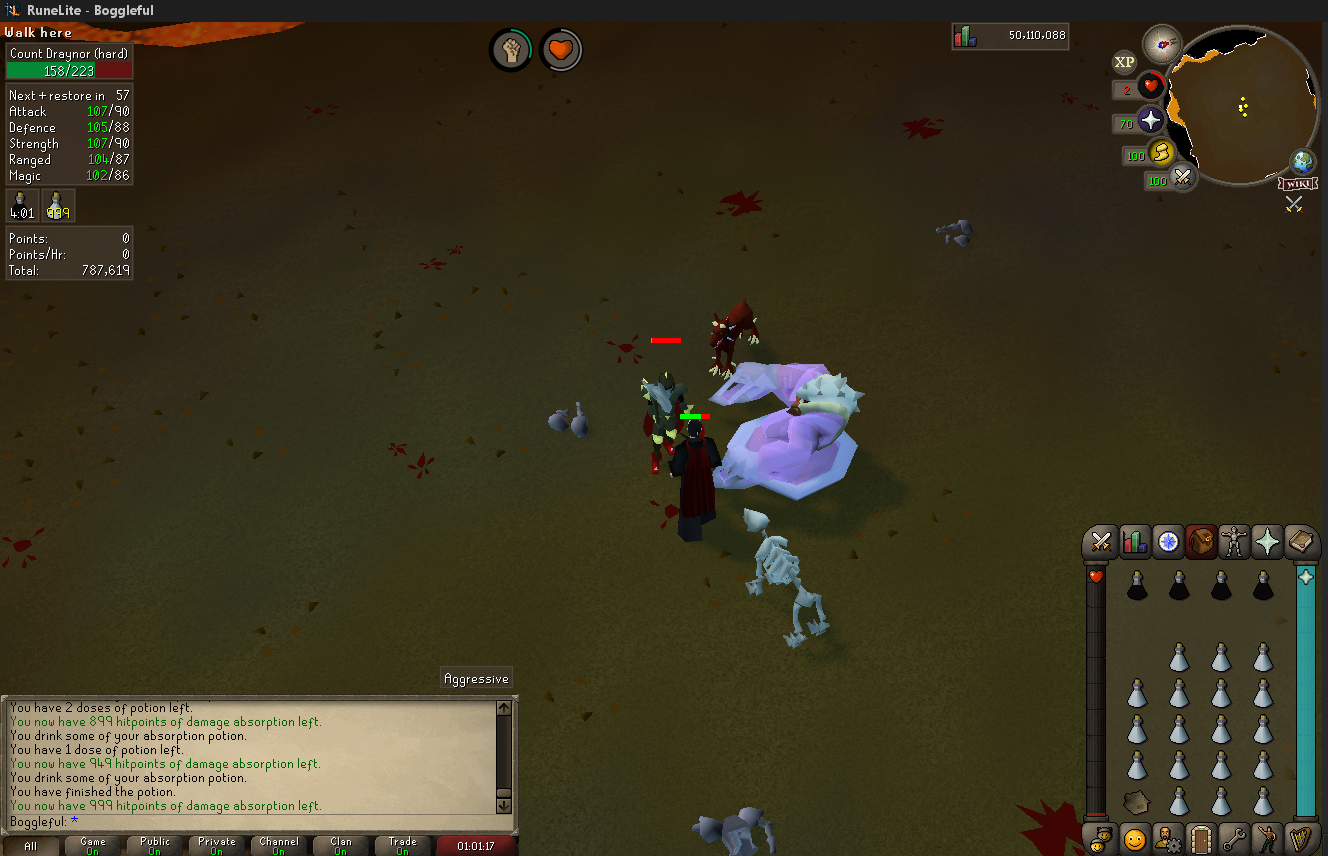The image size is (1328, 856).
Task: Open the Inventory tab backpack icon
Action: point(1201,542)
